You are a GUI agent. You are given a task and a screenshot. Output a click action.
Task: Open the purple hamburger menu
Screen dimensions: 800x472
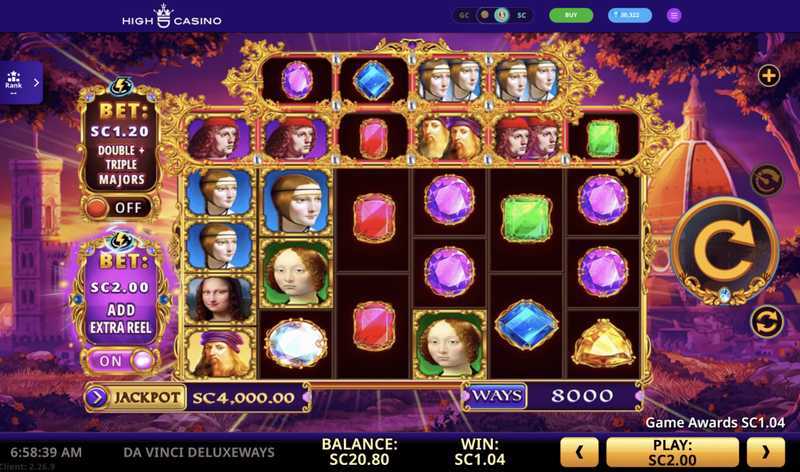[x=674, y=15]
